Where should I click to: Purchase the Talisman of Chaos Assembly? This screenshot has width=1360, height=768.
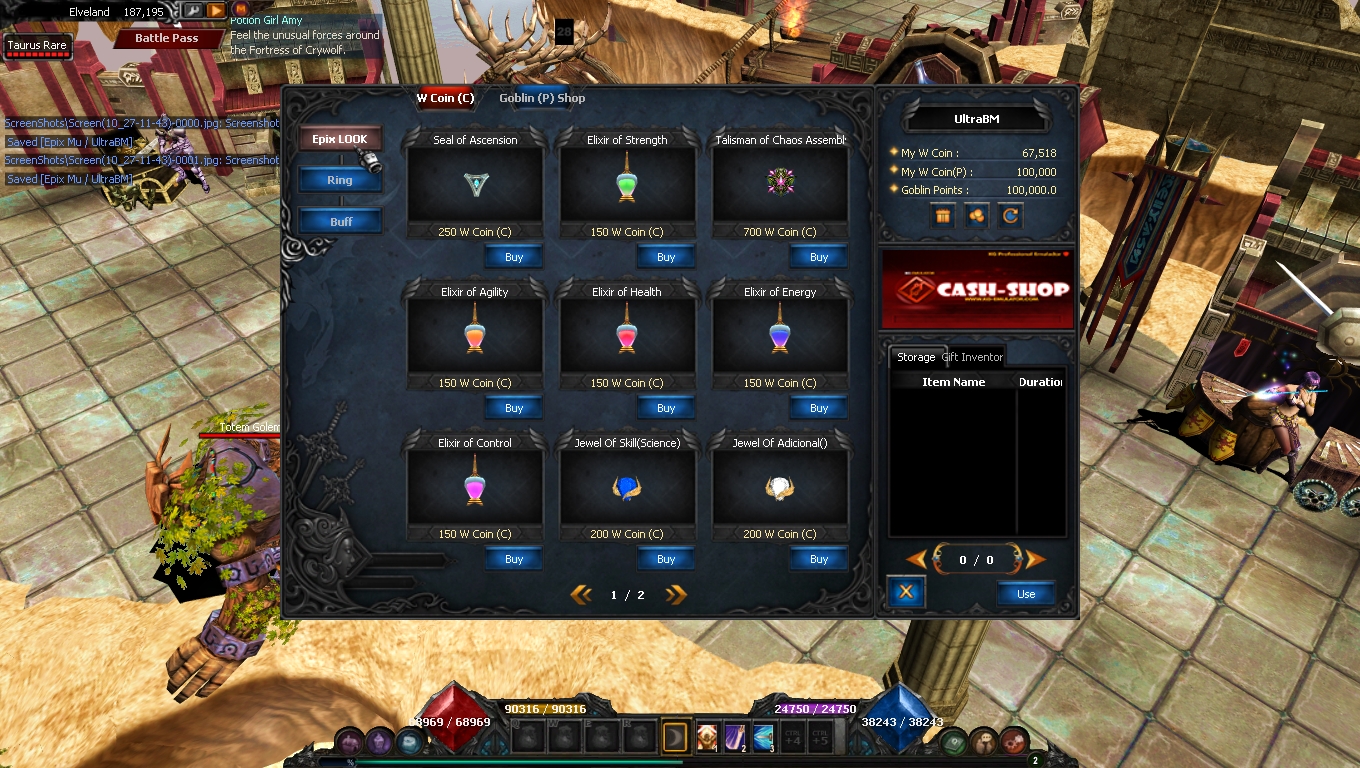coord(818,257)
